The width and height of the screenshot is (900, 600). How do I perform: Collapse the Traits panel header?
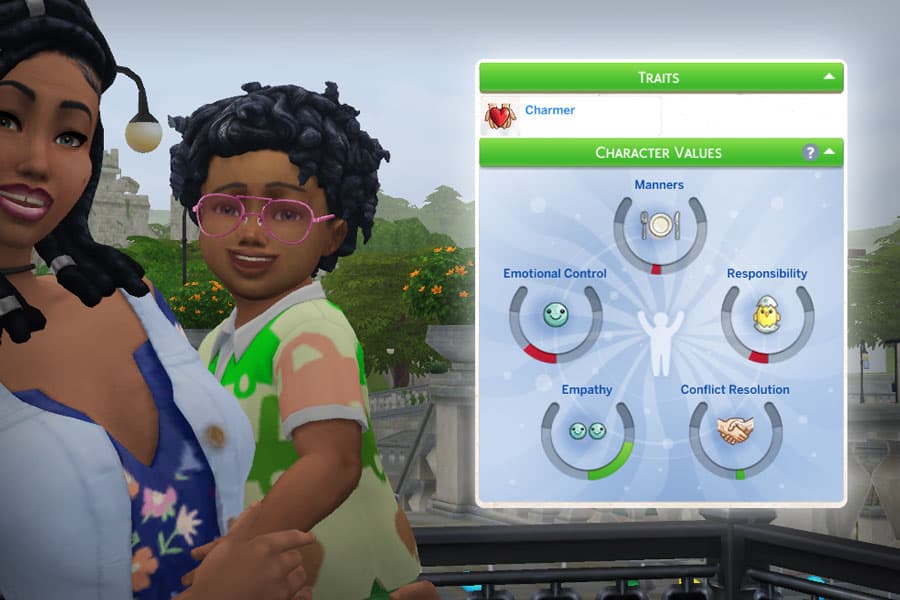(x=829, y=76)
